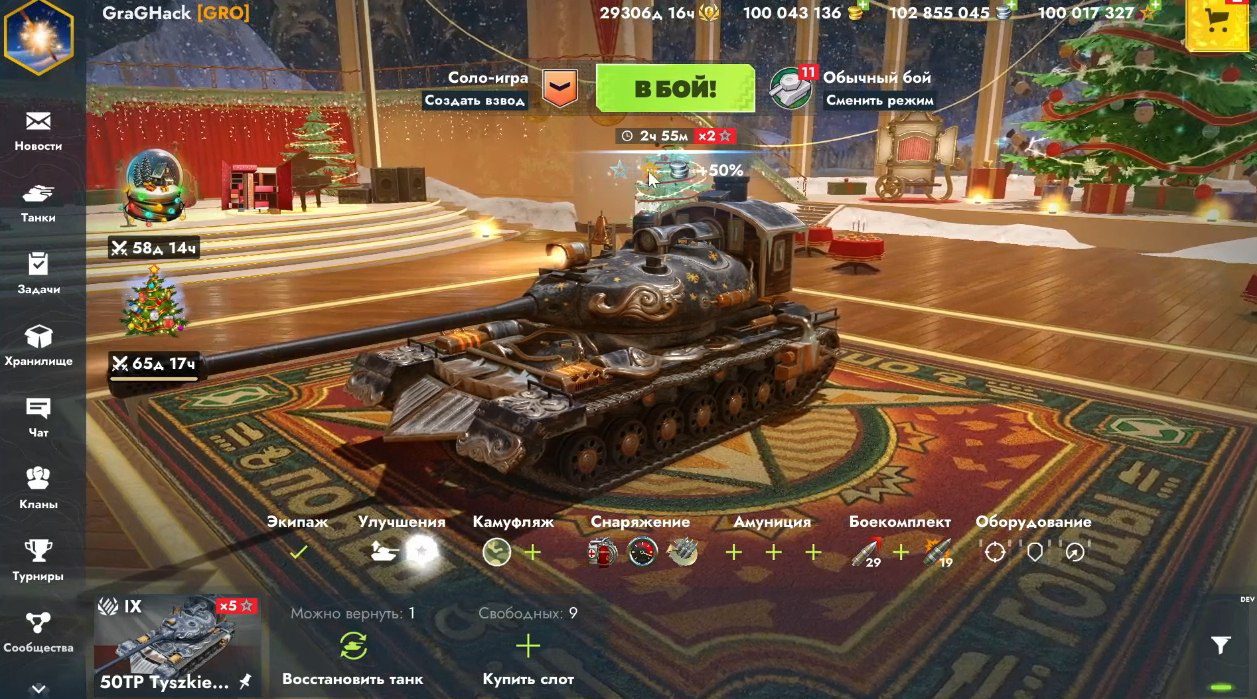Add camouflage with the Камуфляж plus
This screenshot has width=1257, height=699.
click(533, 552)
